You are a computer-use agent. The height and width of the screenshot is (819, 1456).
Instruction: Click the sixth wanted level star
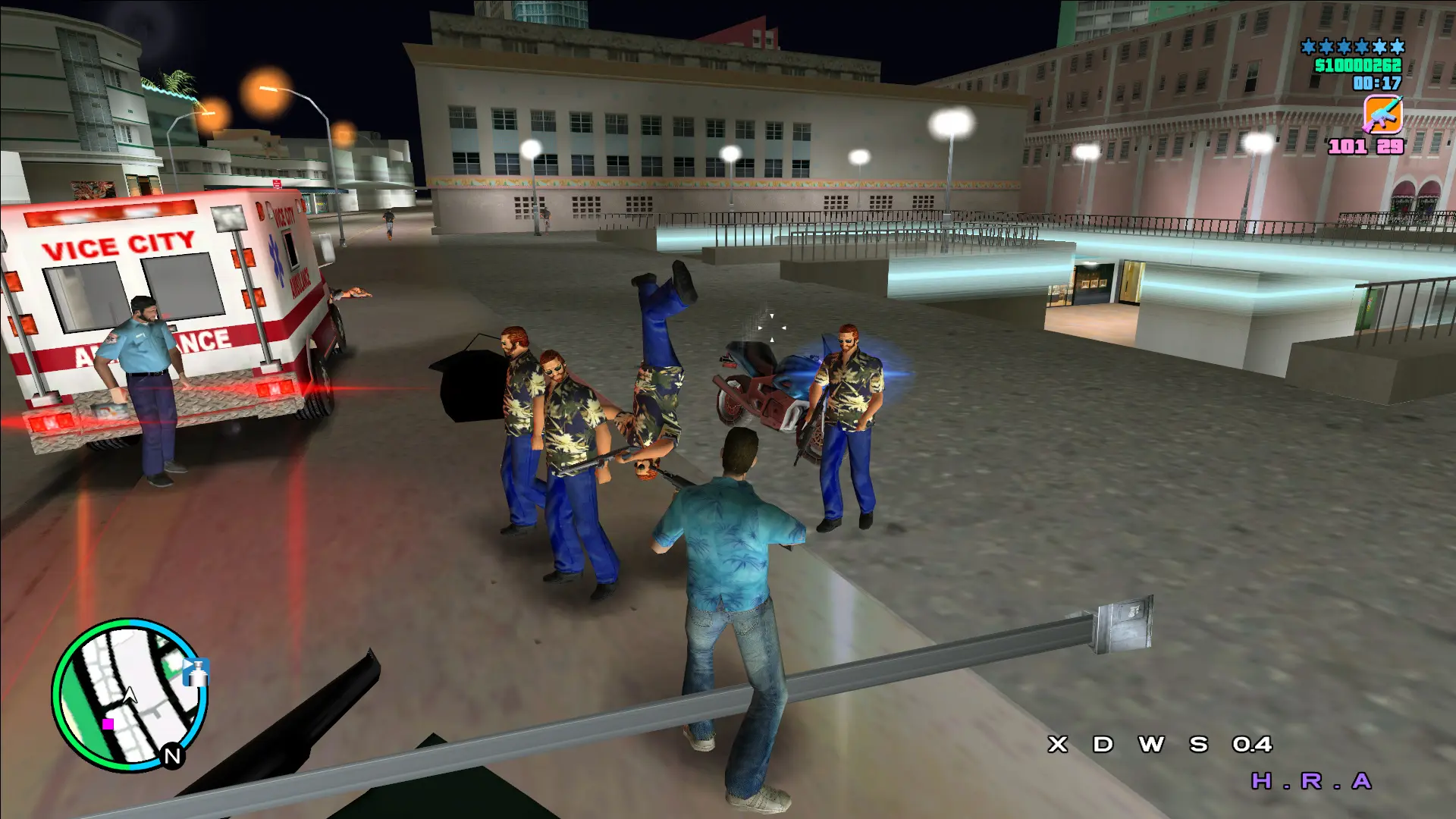point(1398,46)
